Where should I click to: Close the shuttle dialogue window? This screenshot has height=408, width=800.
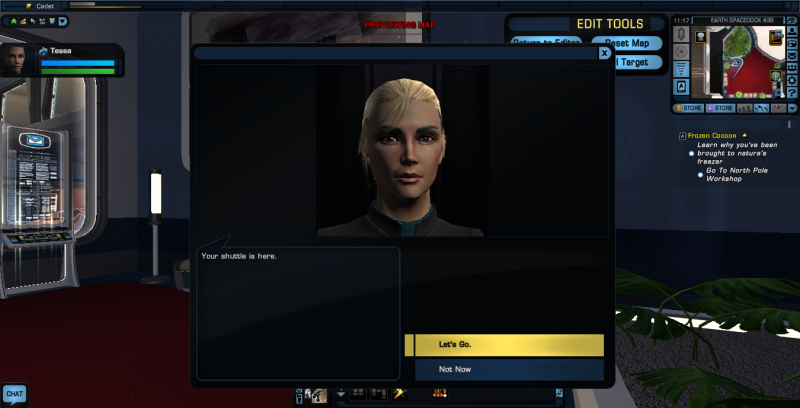604,54
